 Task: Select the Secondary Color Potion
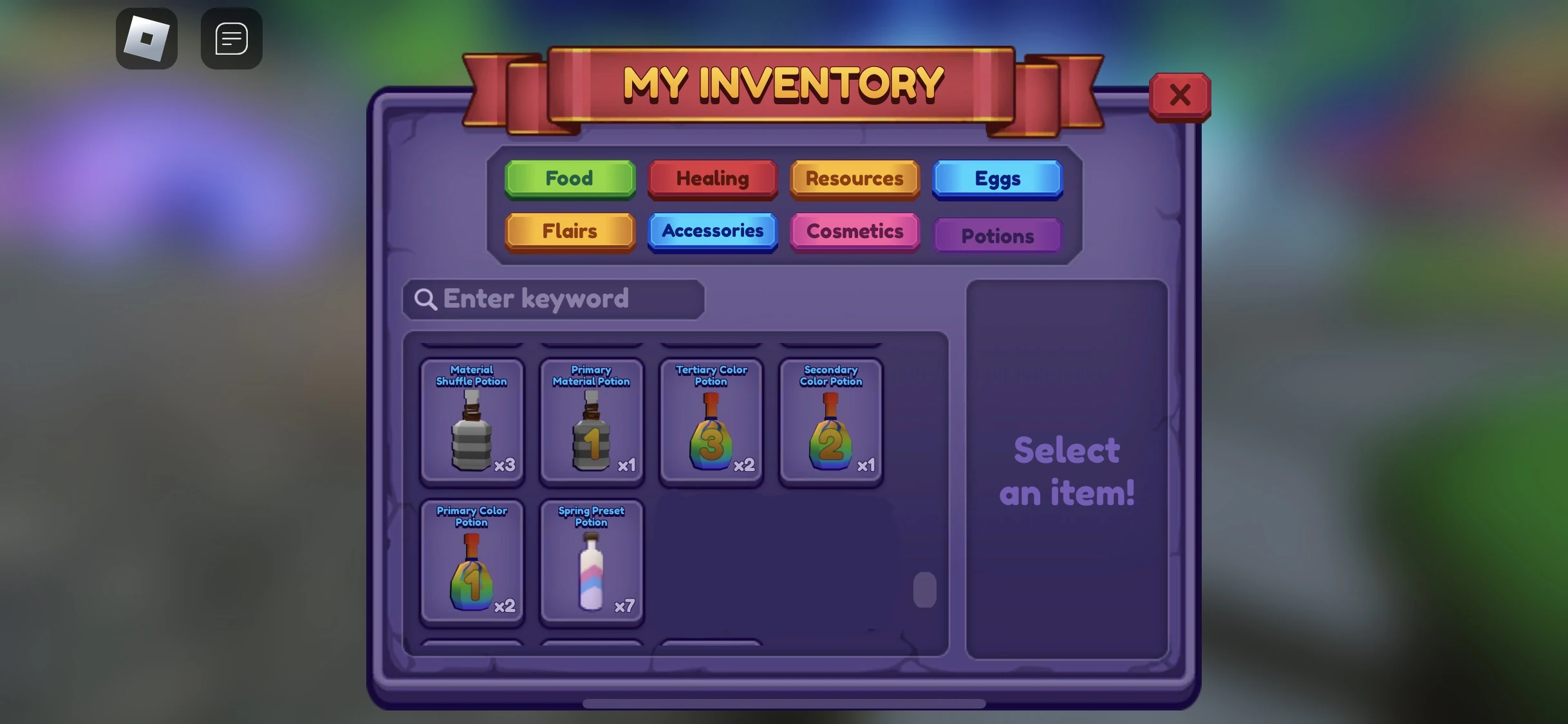coord(830,422)
